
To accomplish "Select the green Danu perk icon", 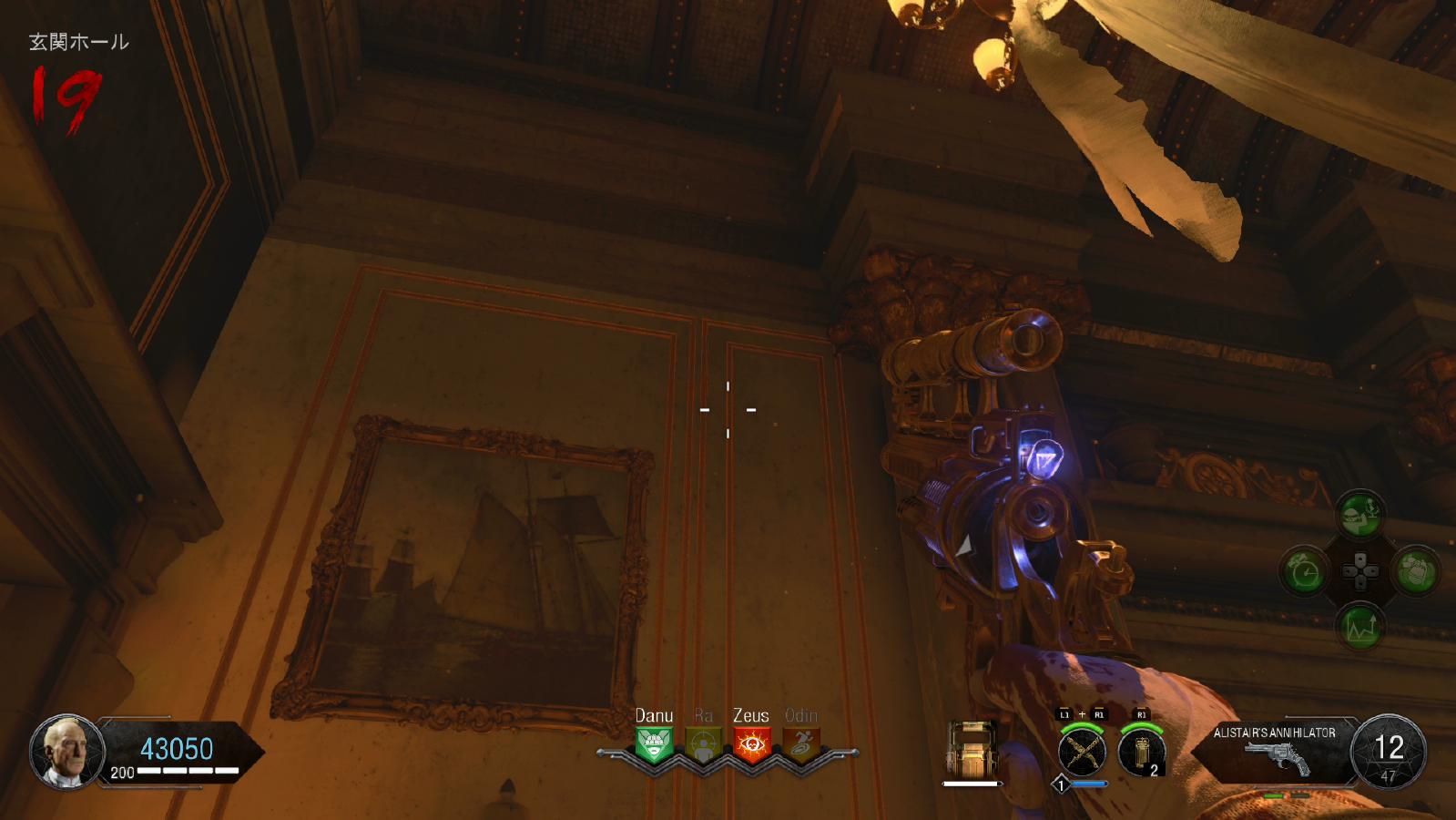I will (654, 745).
